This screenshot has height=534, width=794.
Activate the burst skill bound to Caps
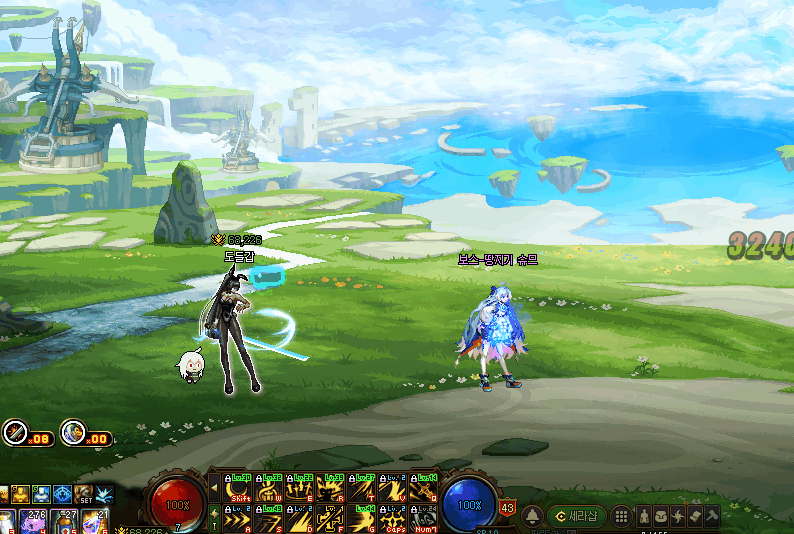pyautogui.click(x=392, y=520)
